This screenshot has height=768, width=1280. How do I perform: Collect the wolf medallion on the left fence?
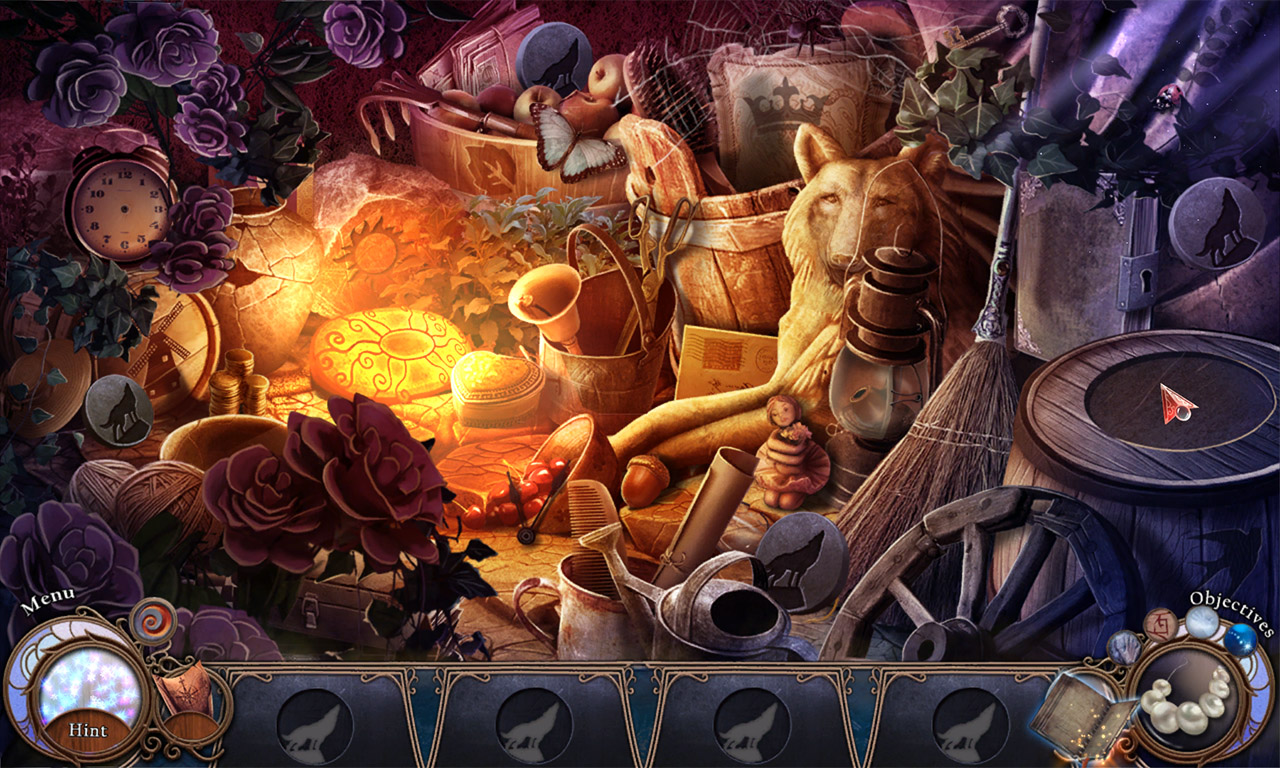[x=118, y=405]
